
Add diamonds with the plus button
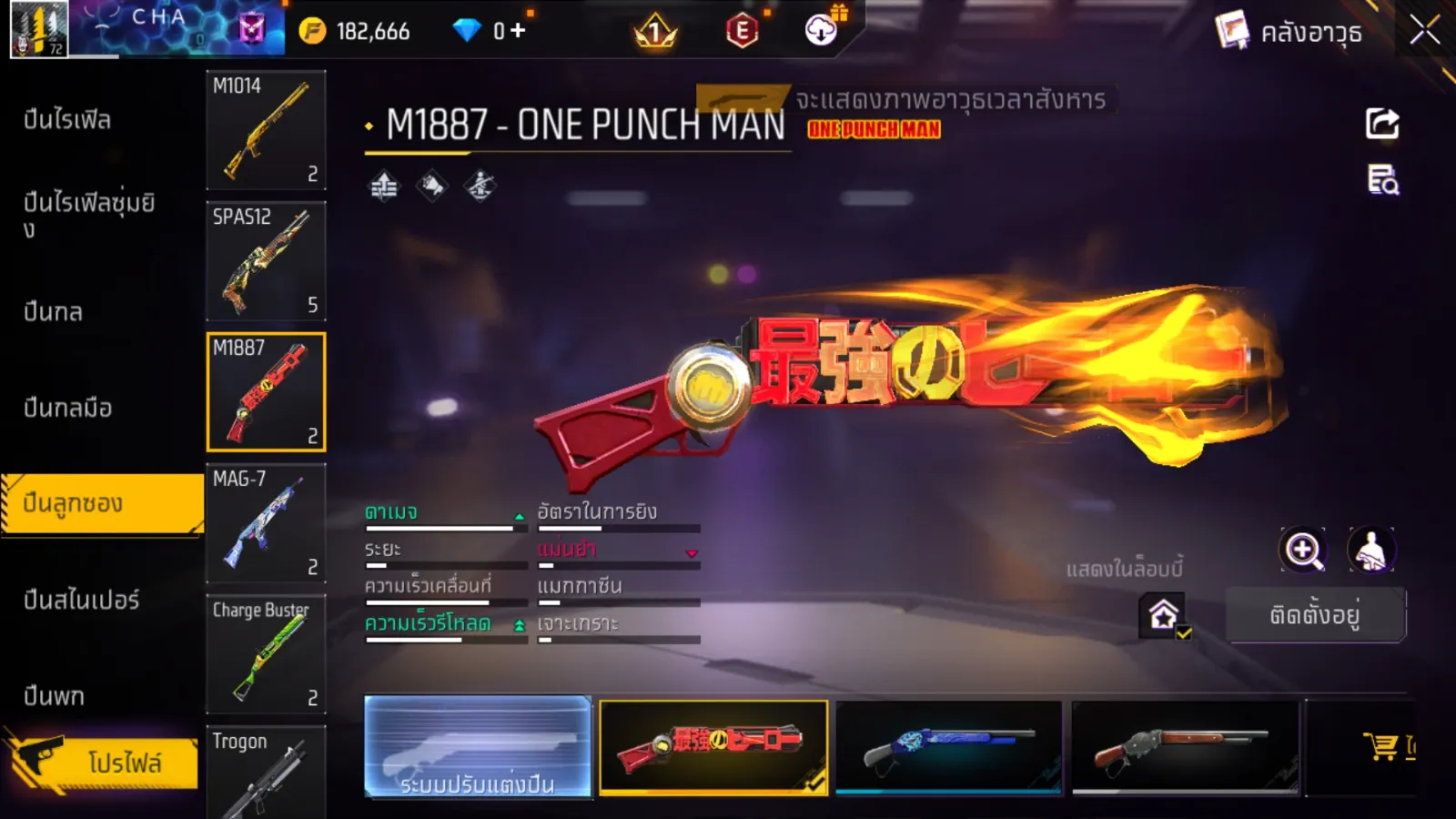pos(518,31)
